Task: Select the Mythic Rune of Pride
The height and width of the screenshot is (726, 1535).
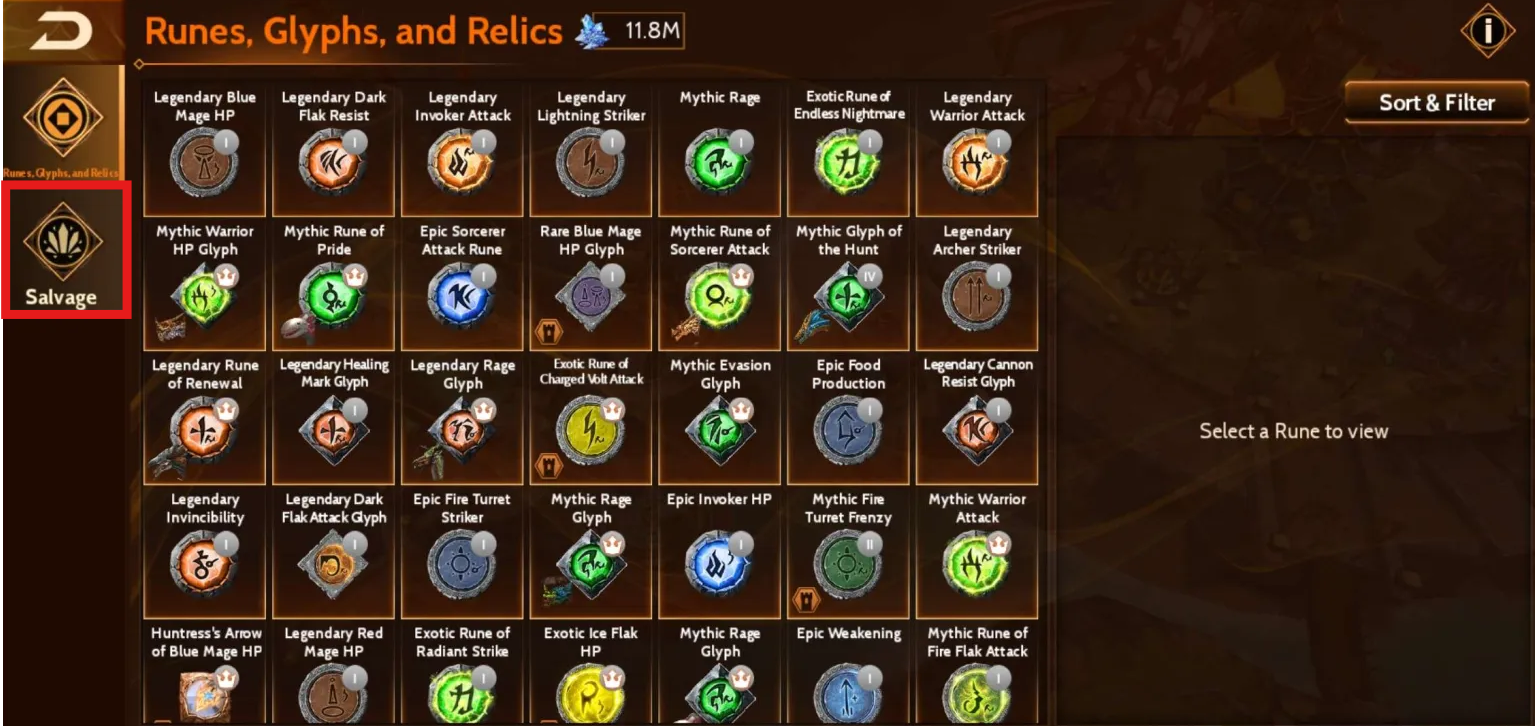Action: [x=333, y=295]
